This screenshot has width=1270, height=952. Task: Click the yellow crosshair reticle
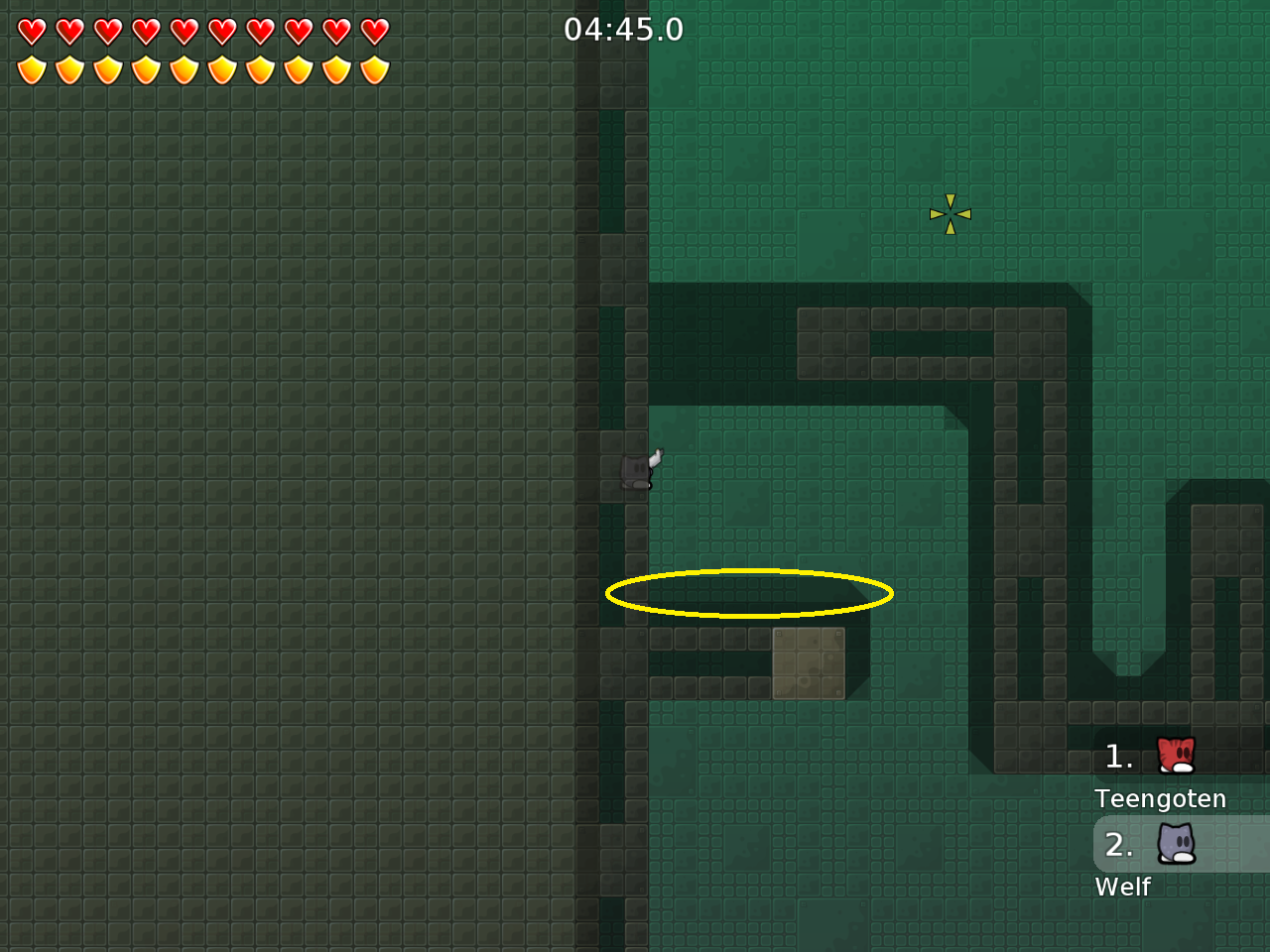point(950,213)
